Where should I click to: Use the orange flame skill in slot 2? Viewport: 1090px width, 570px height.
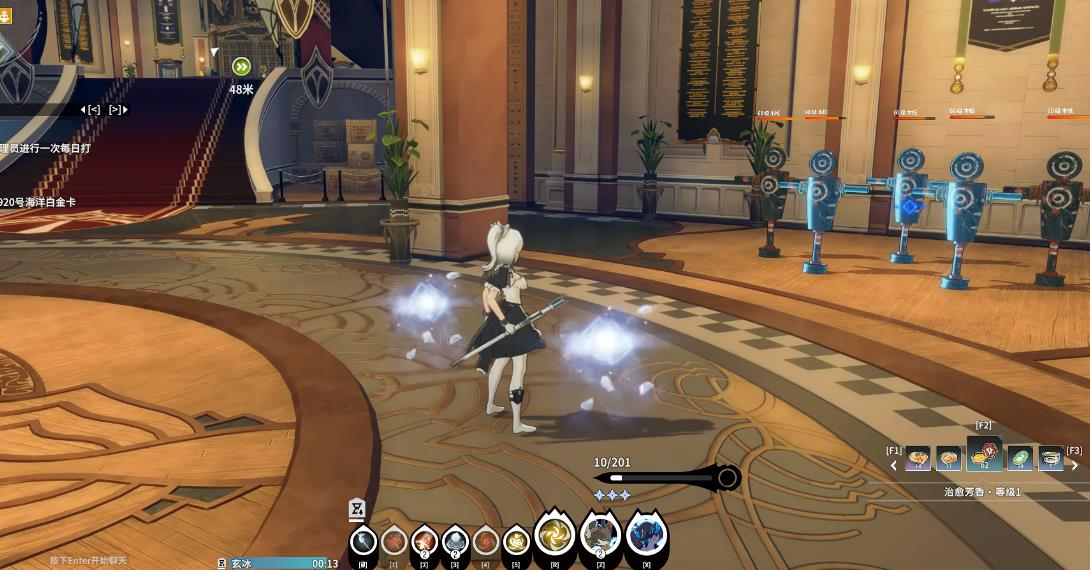point(424,541)
